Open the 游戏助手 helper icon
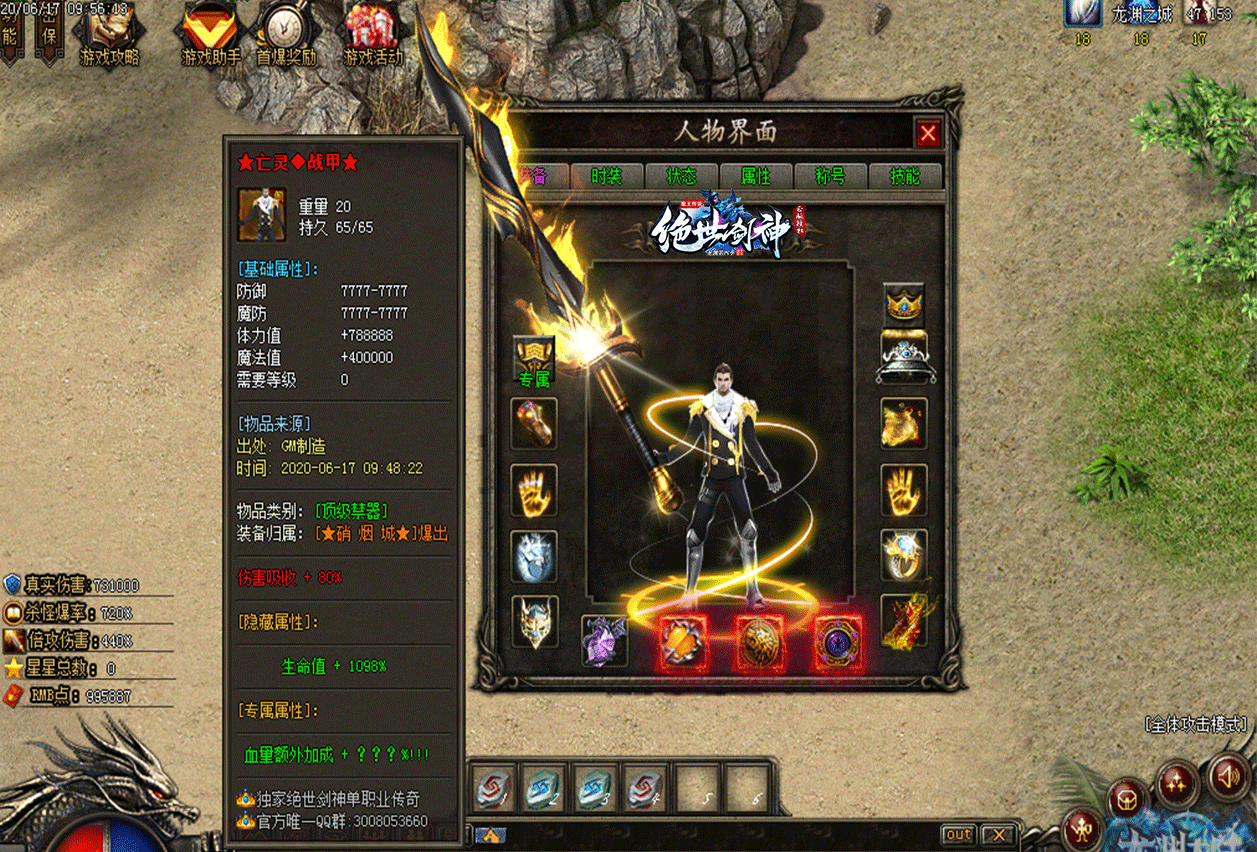Screen dimensions: 1257x852 coord(210,33)
